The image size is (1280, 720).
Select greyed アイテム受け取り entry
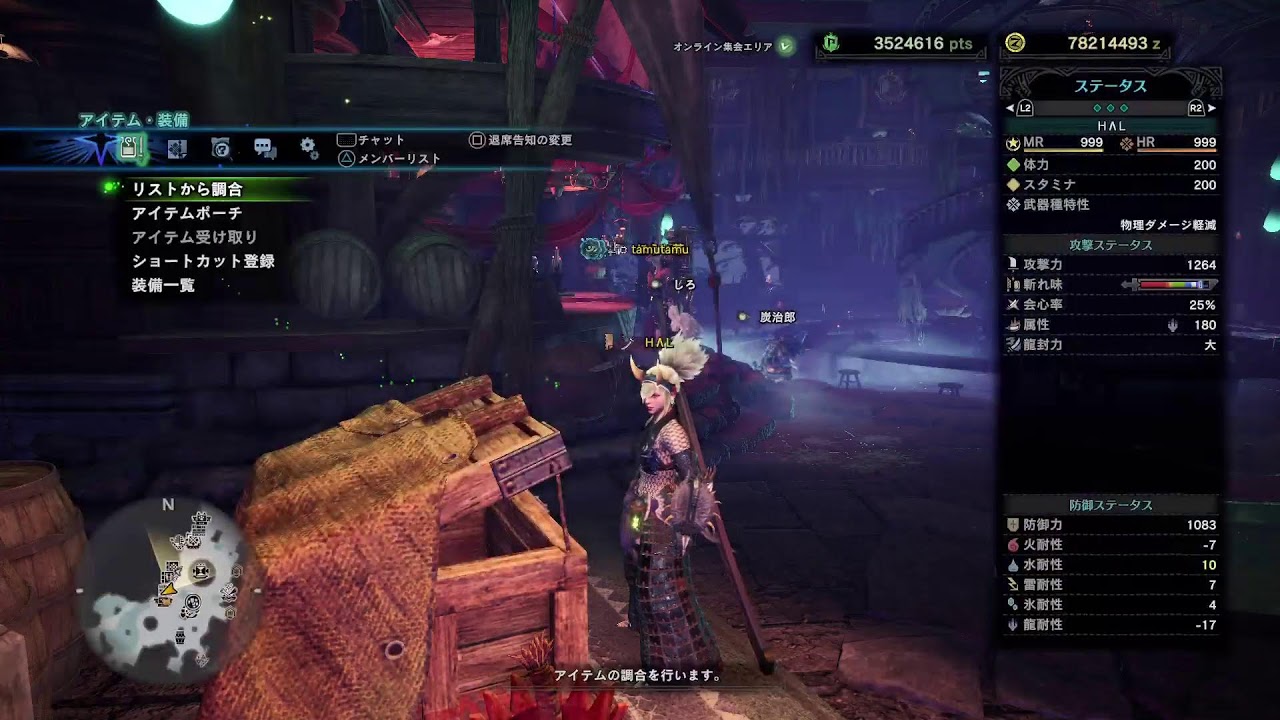tap(195, 237)
